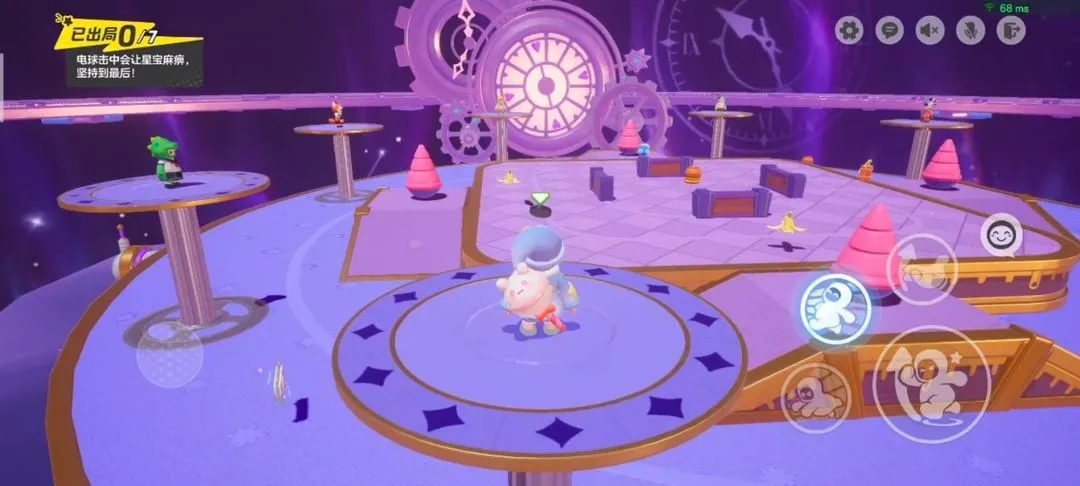Viewport: 1080px width, 486px height.
Task: Use the dive action button
Action: pyautogui.click(x=816, y=397)
